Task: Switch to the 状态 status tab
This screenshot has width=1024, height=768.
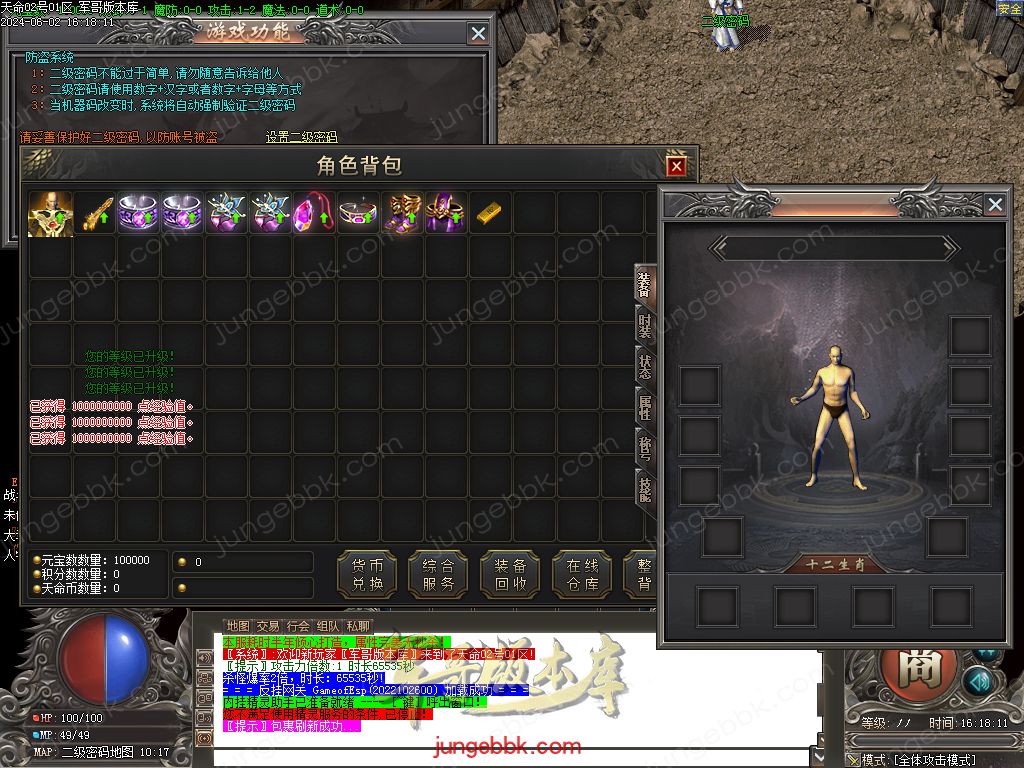Action: point(645,367)
